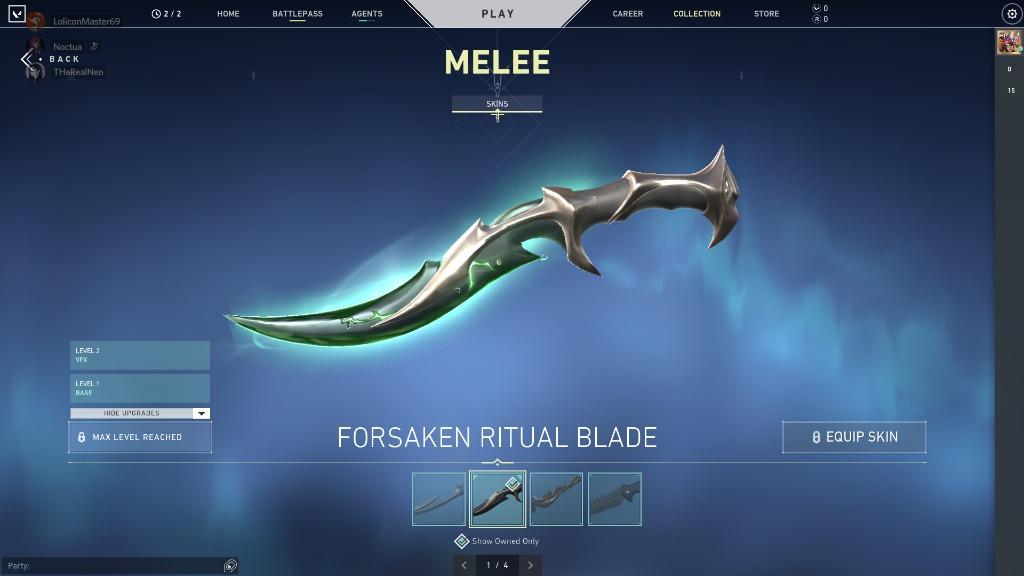This screenshot has height=576, width=1024.
Task: Select the Level 2 VFX upgrade
Action: (140, 355)
